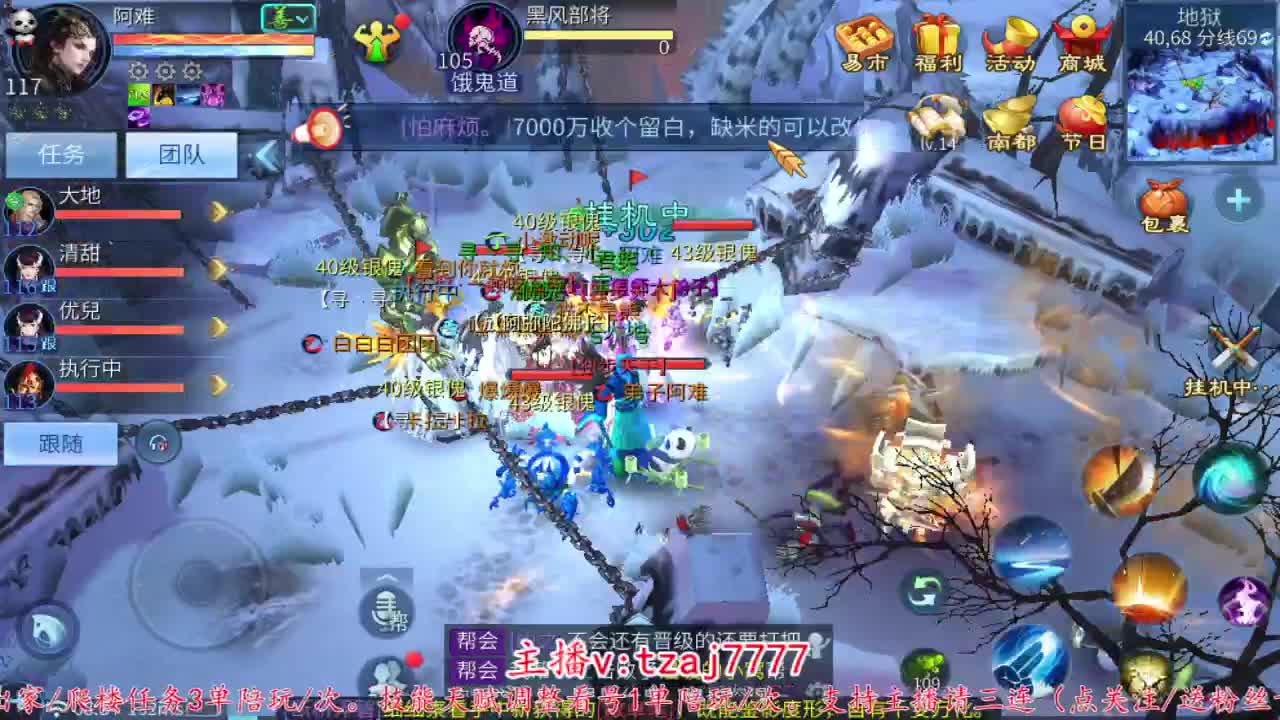Open the 活动 (Activities) icon
The image size is (1280, 720).
[1012, 43]
